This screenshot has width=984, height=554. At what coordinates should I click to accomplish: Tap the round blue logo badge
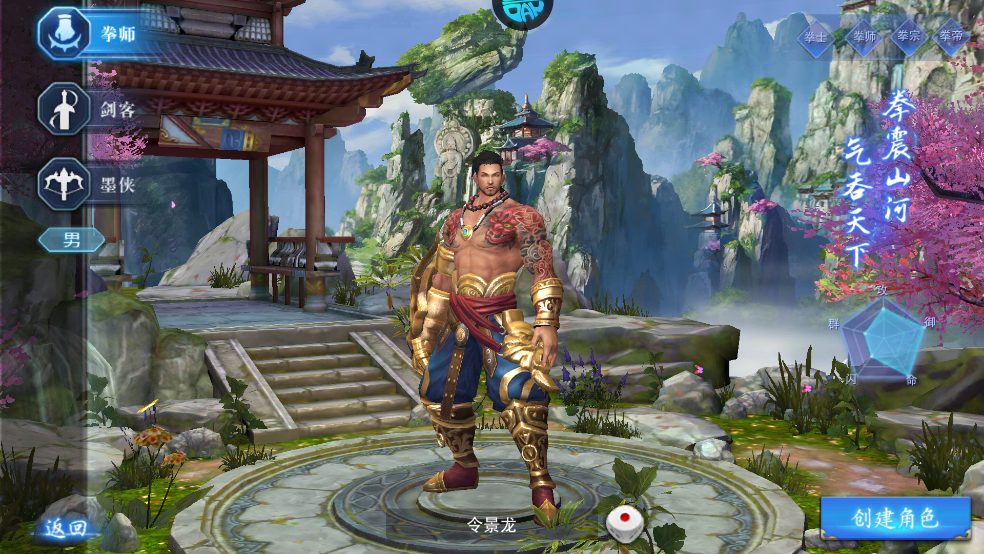point(522,10)
